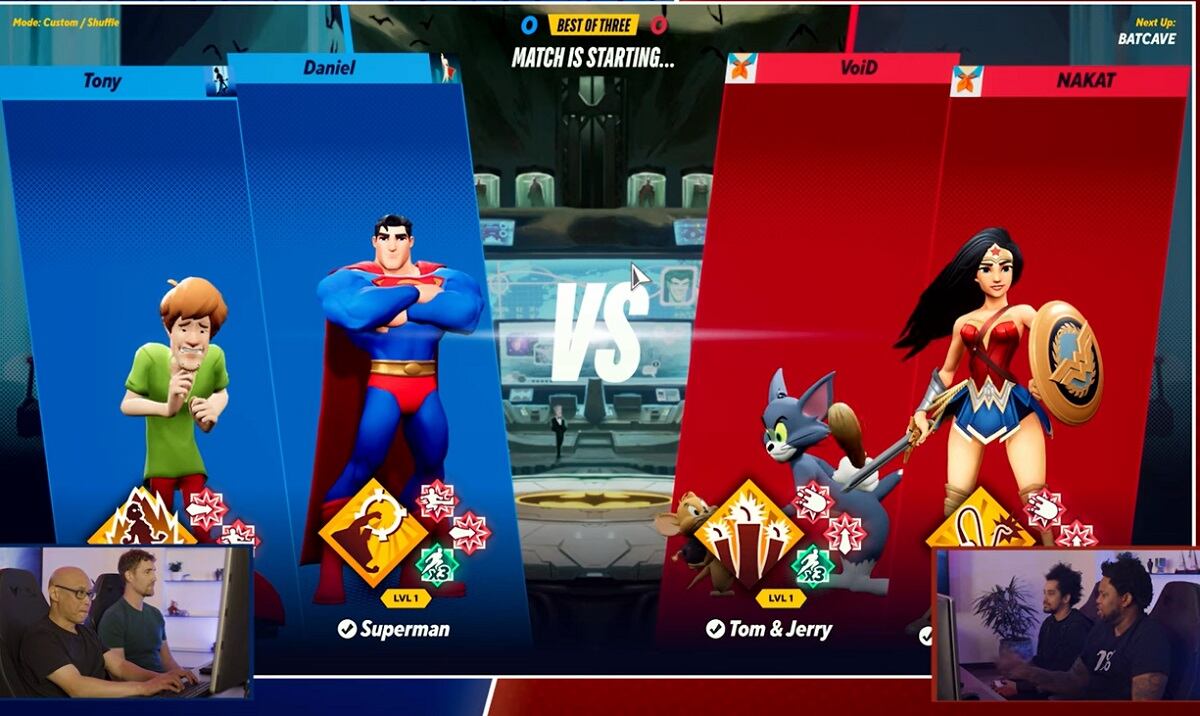Screen dimensions: 1200x716
Task: Select NAKAT's player name banner
Action: [x=1084, y=81]
